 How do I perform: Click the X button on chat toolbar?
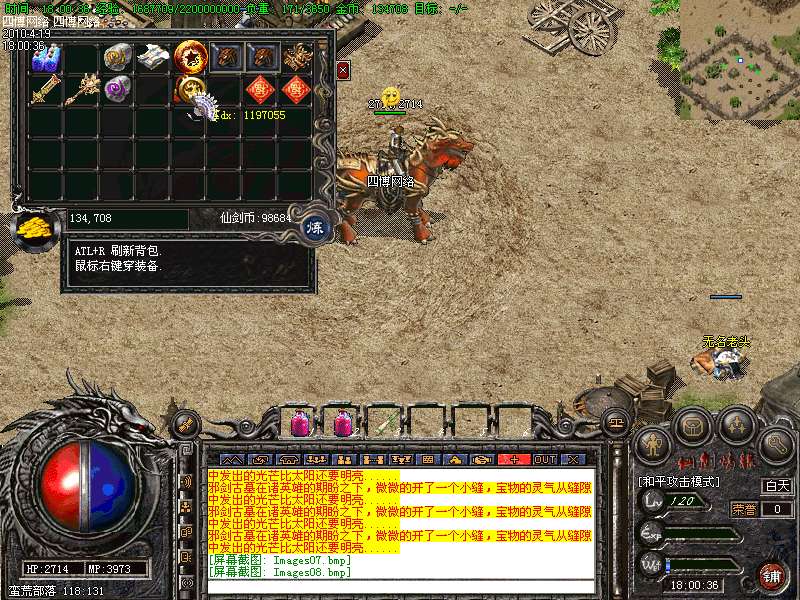pyautogui.click(x=573, y=459)
